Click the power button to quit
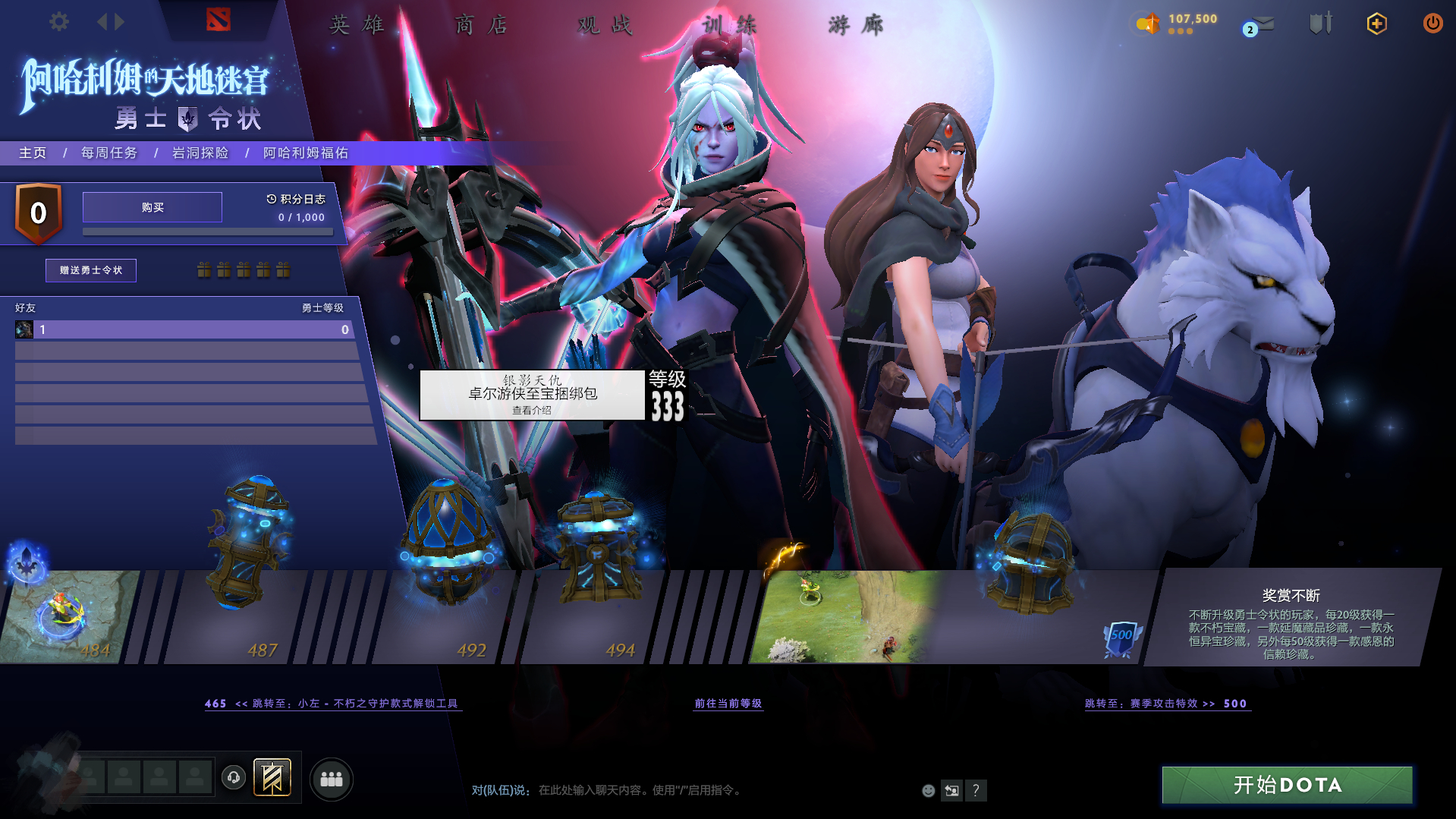 point(1432,24)
